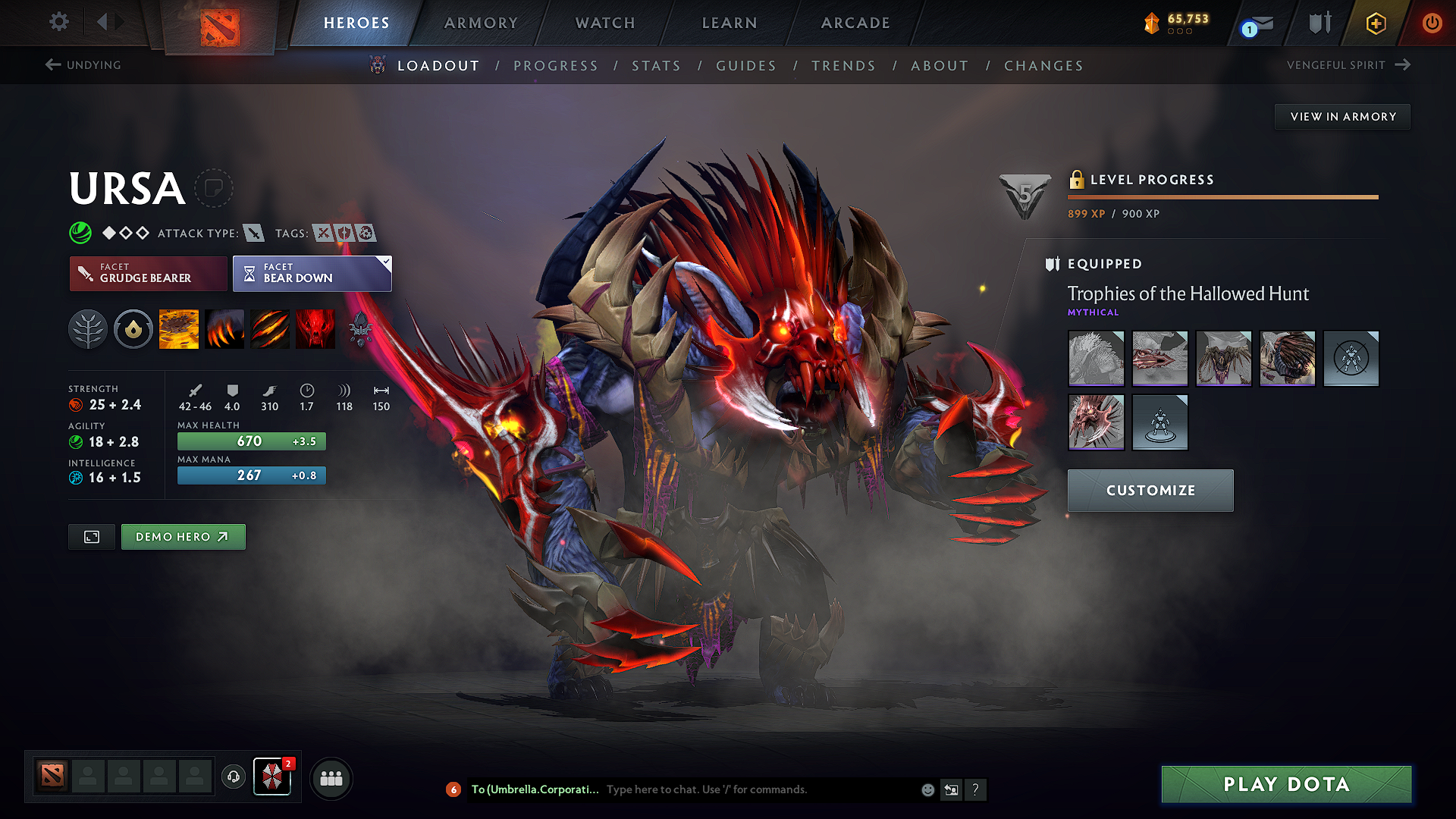Expand the Bear Down facet dropdown
The width and height of the screenshot is (1456, 819).
[385, 263]
